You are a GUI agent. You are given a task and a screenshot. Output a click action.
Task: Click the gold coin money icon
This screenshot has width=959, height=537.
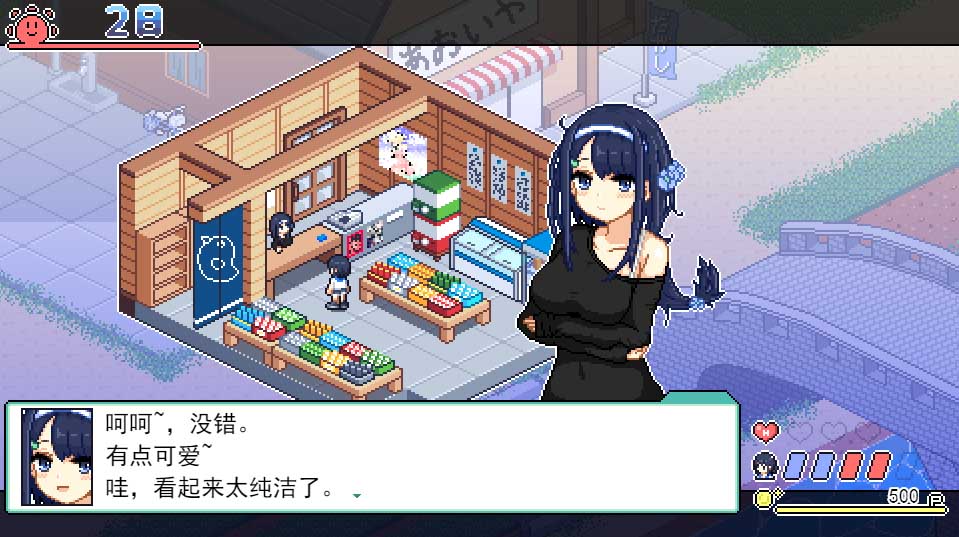point(763,497)
